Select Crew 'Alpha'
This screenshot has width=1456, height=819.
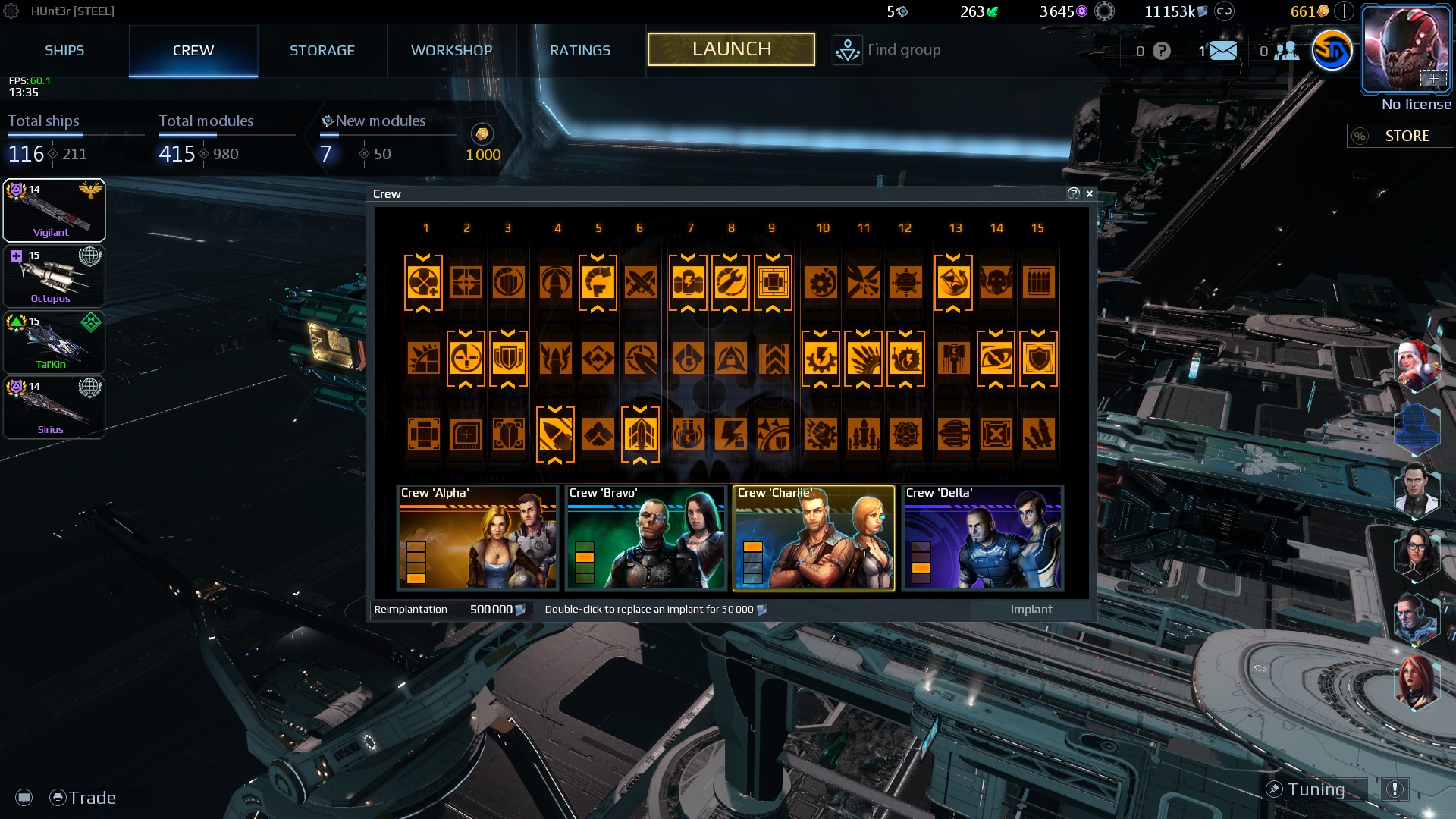point(478,538)
